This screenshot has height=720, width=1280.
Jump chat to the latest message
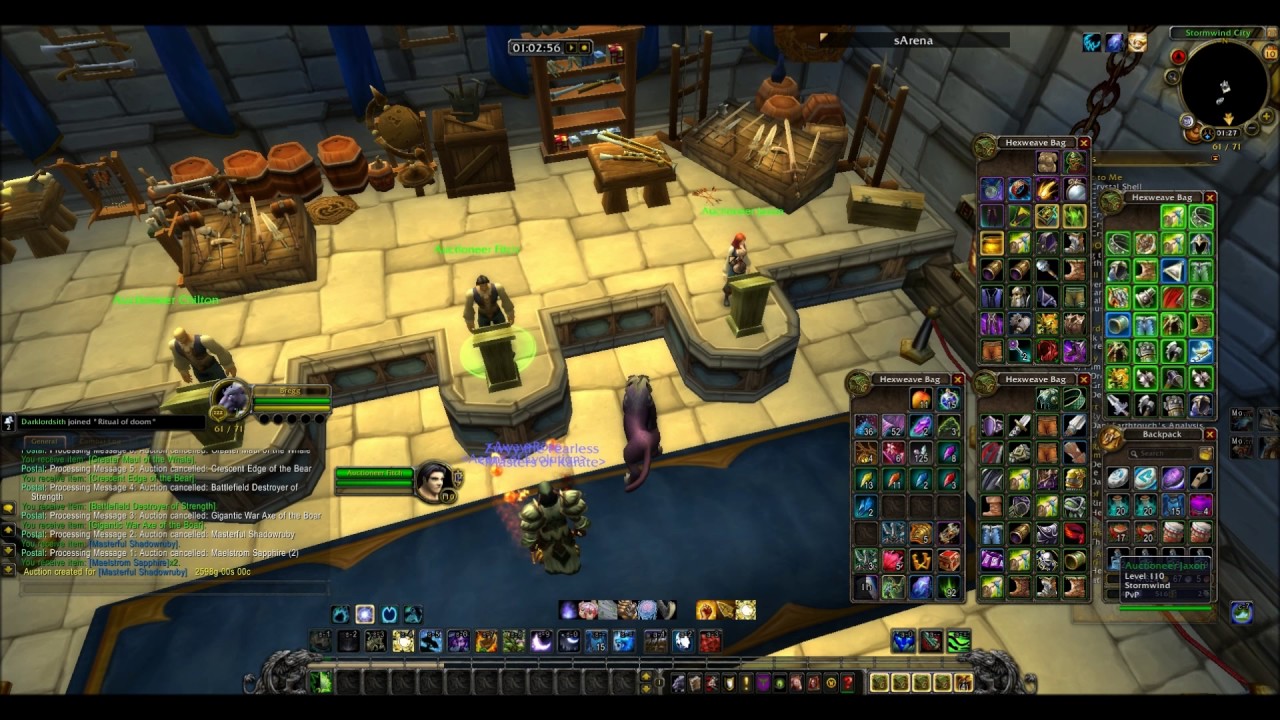pyautogui.click(x=8, y=568)
